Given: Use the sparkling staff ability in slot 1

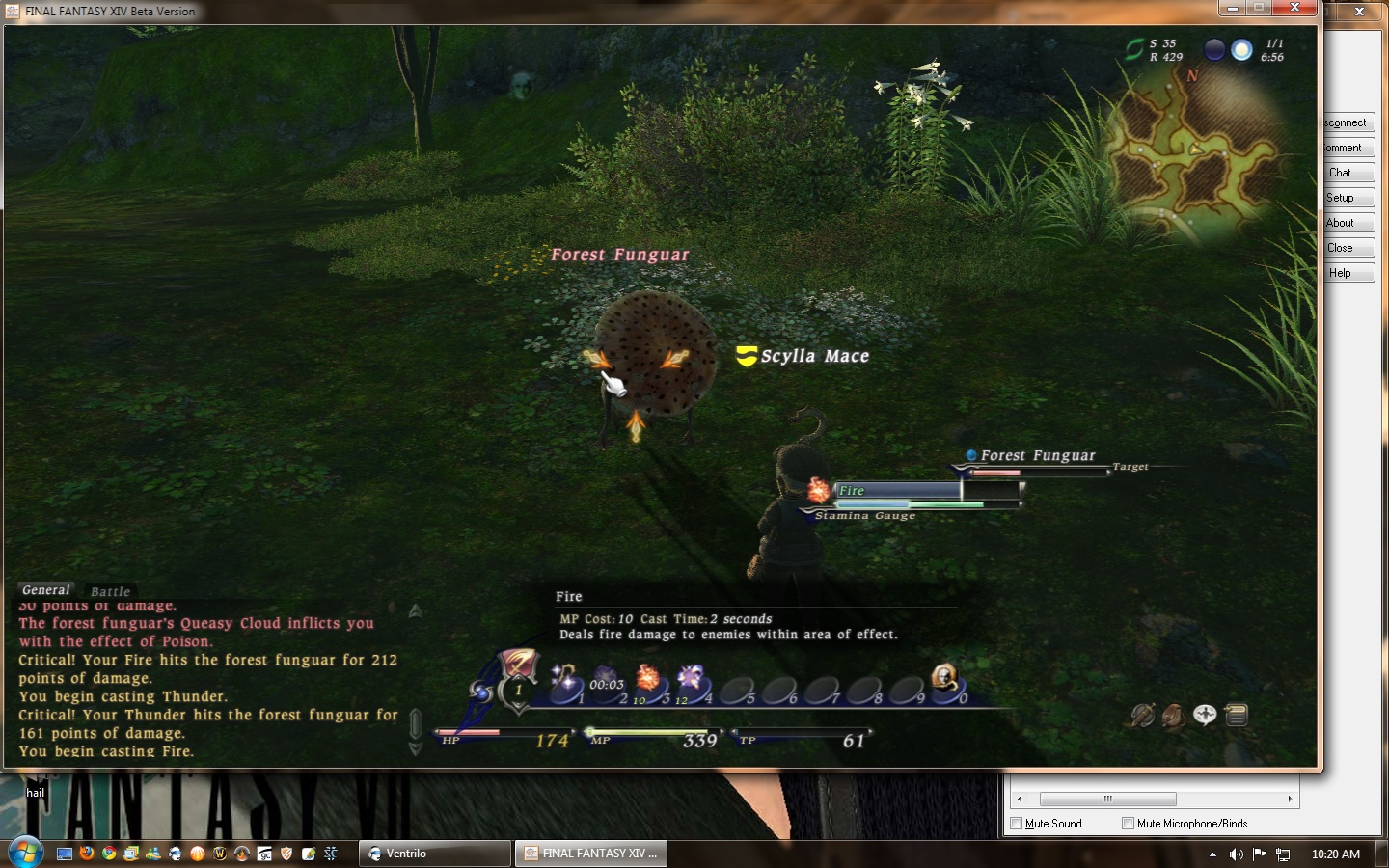Looking at the screenshot, I should pyautogui.click(x=565, y=679).
